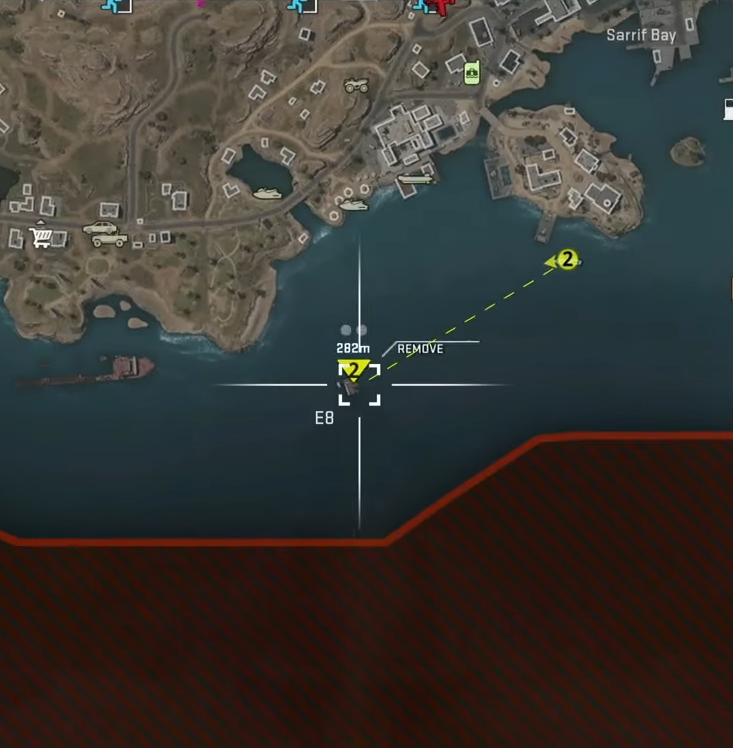This screenshot has height=748, width=733.
Task: Click the ATV vehicle map icon
Action: tap(356, 87)
